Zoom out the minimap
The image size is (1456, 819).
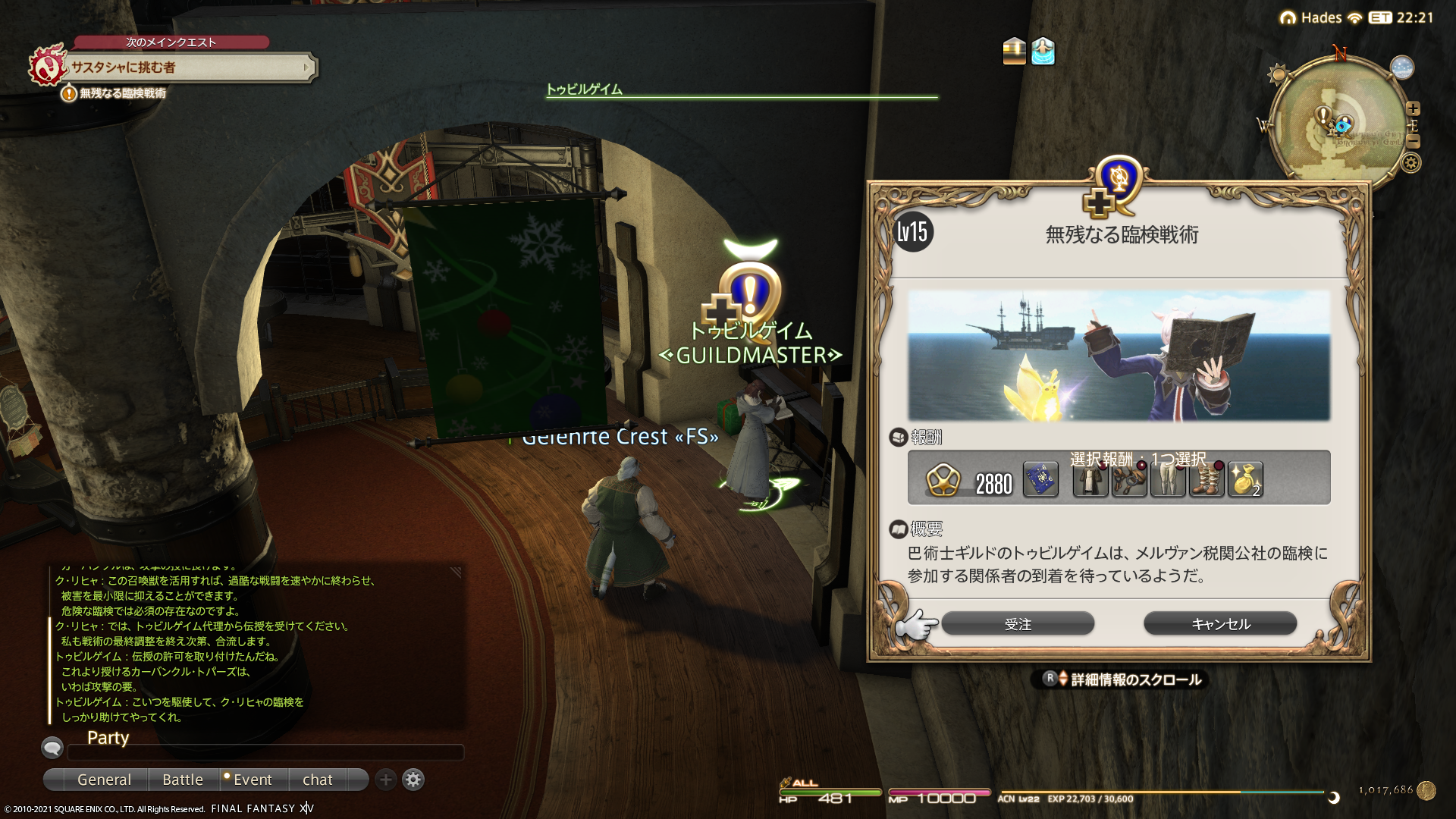1413,142
